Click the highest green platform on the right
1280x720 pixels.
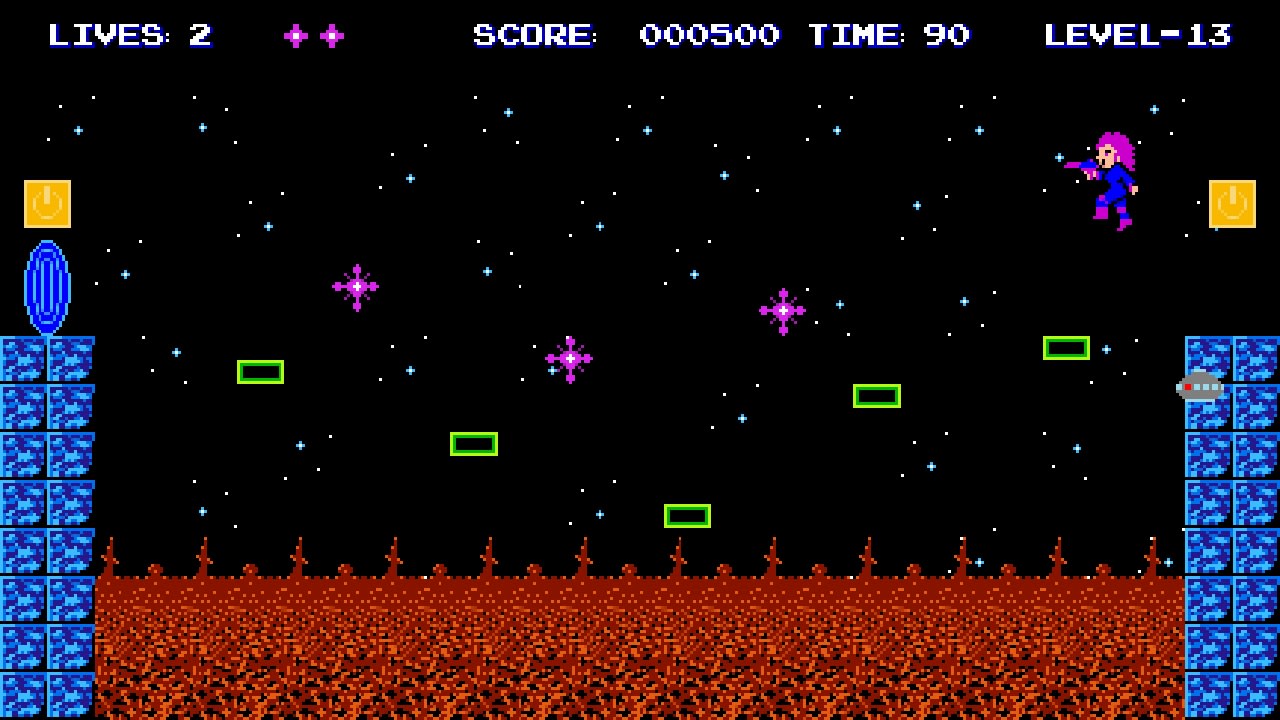click(x=1066, y=347)
